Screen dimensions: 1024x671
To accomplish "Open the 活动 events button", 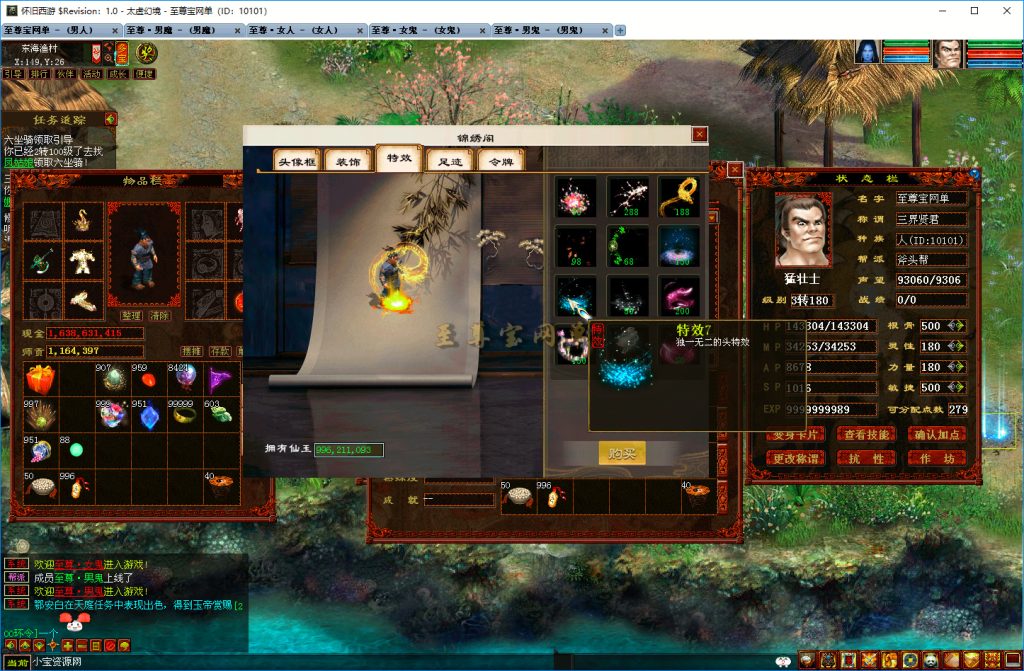I will coord(91,74).
